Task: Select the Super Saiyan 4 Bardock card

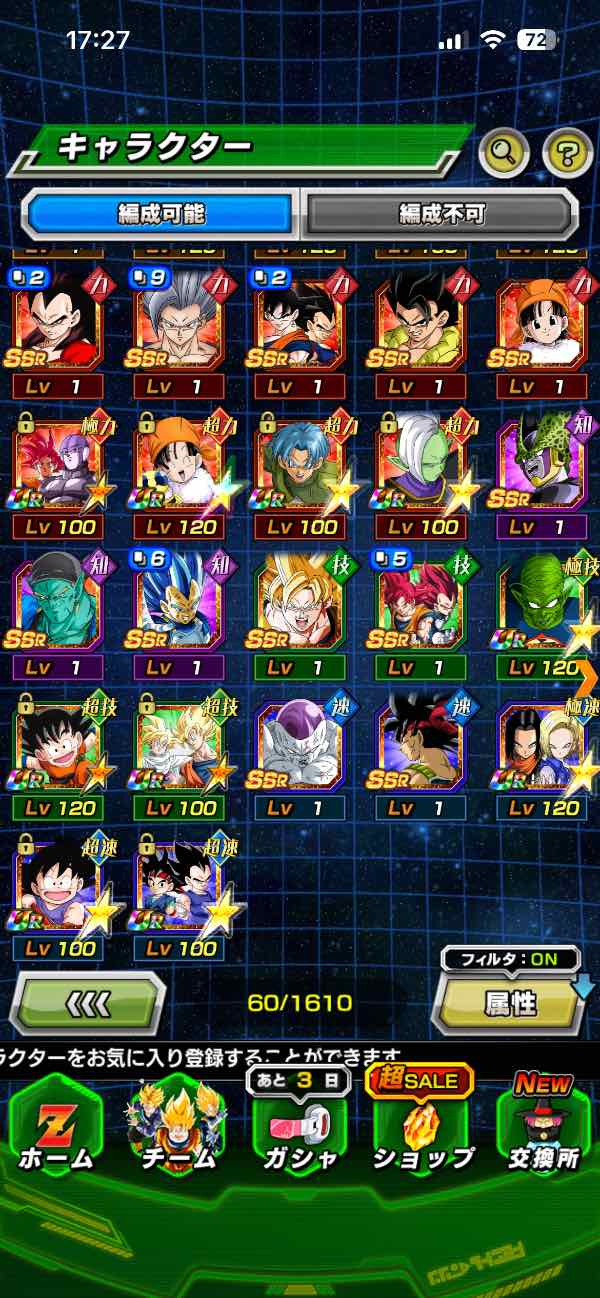Action: [421, 743]
